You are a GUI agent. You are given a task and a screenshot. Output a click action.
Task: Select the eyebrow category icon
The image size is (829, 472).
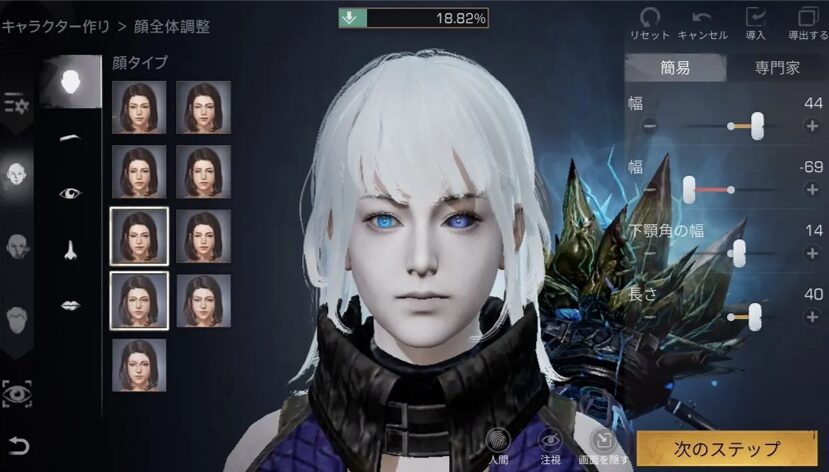point(70,136)
